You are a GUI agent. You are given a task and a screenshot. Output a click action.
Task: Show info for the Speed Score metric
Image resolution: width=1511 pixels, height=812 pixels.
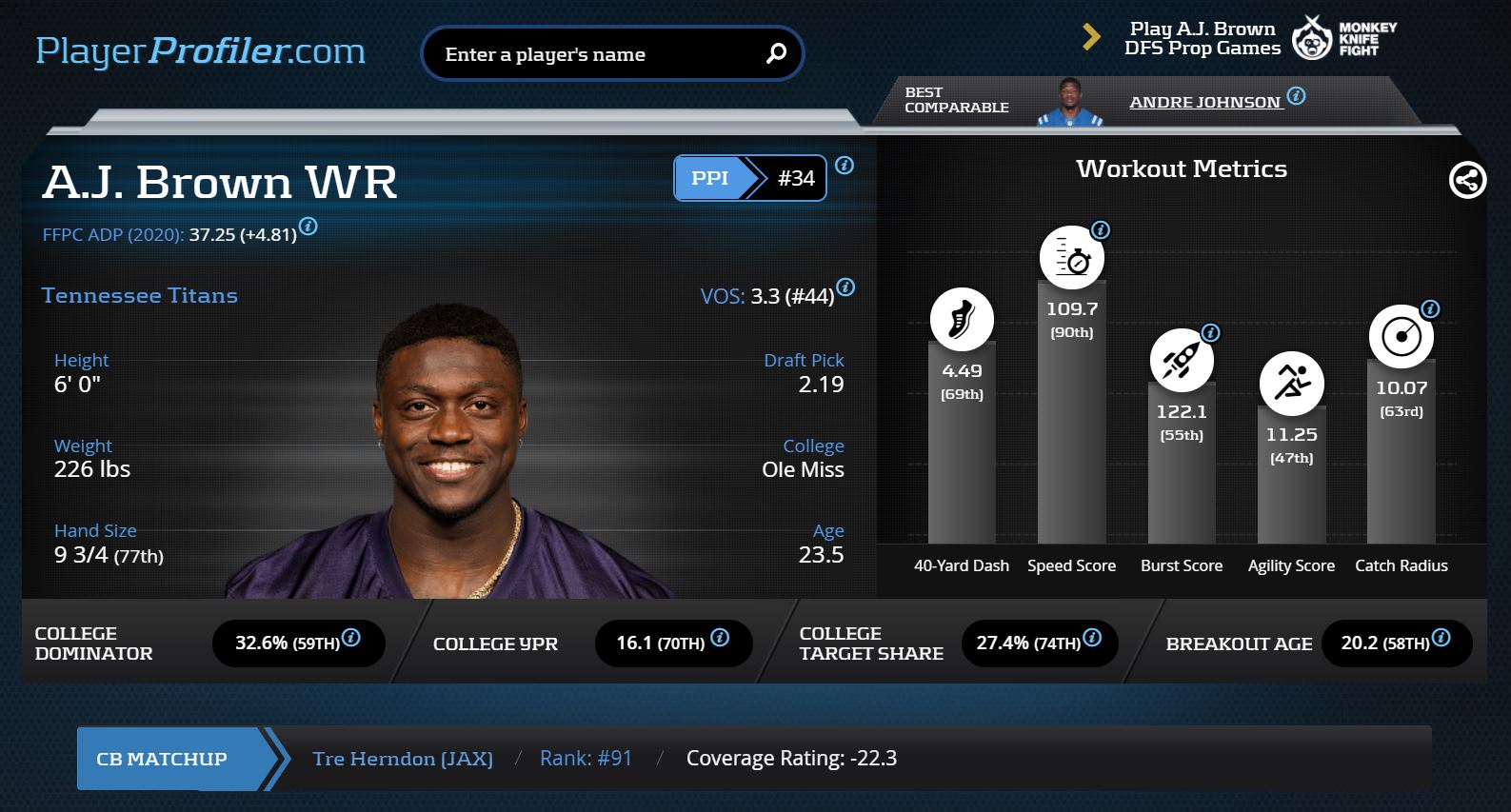click(x=1101, y=230)
